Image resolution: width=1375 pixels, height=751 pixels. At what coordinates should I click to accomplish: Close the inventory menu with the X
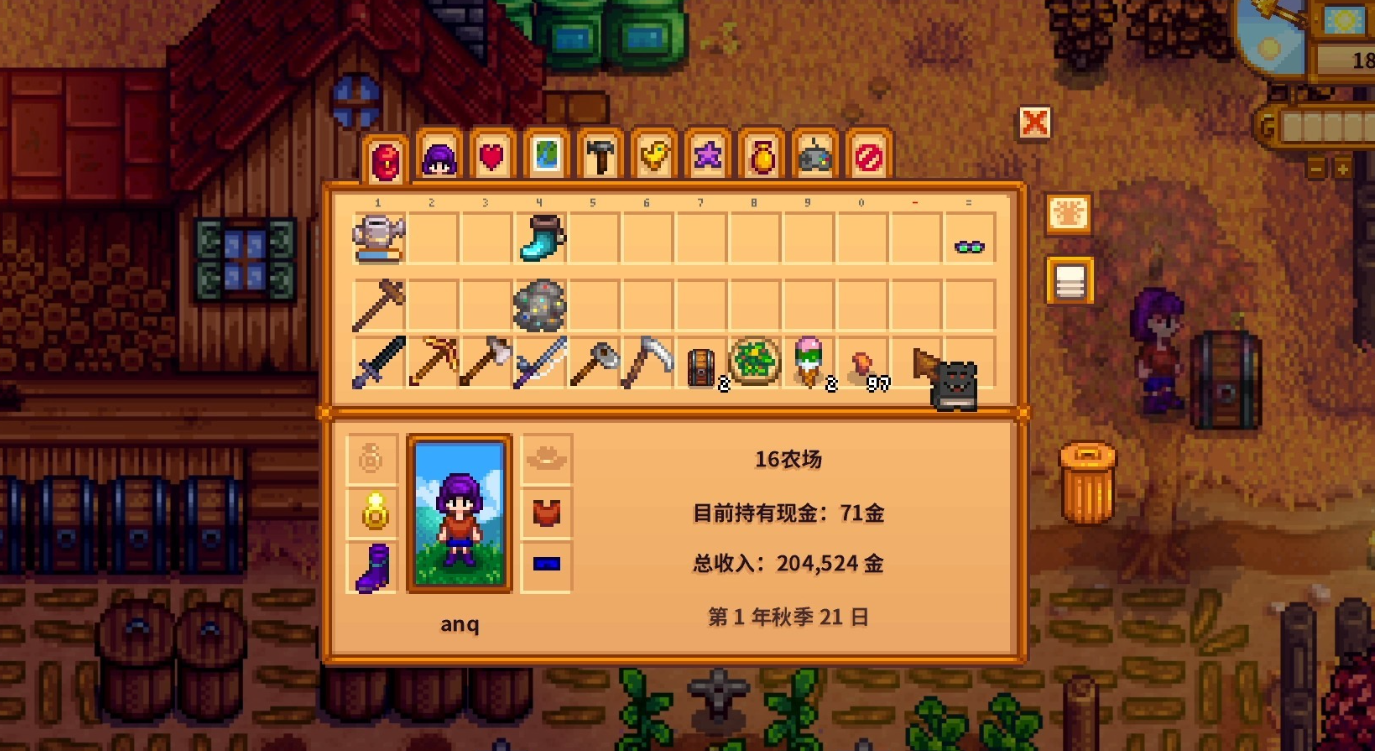1035,123
